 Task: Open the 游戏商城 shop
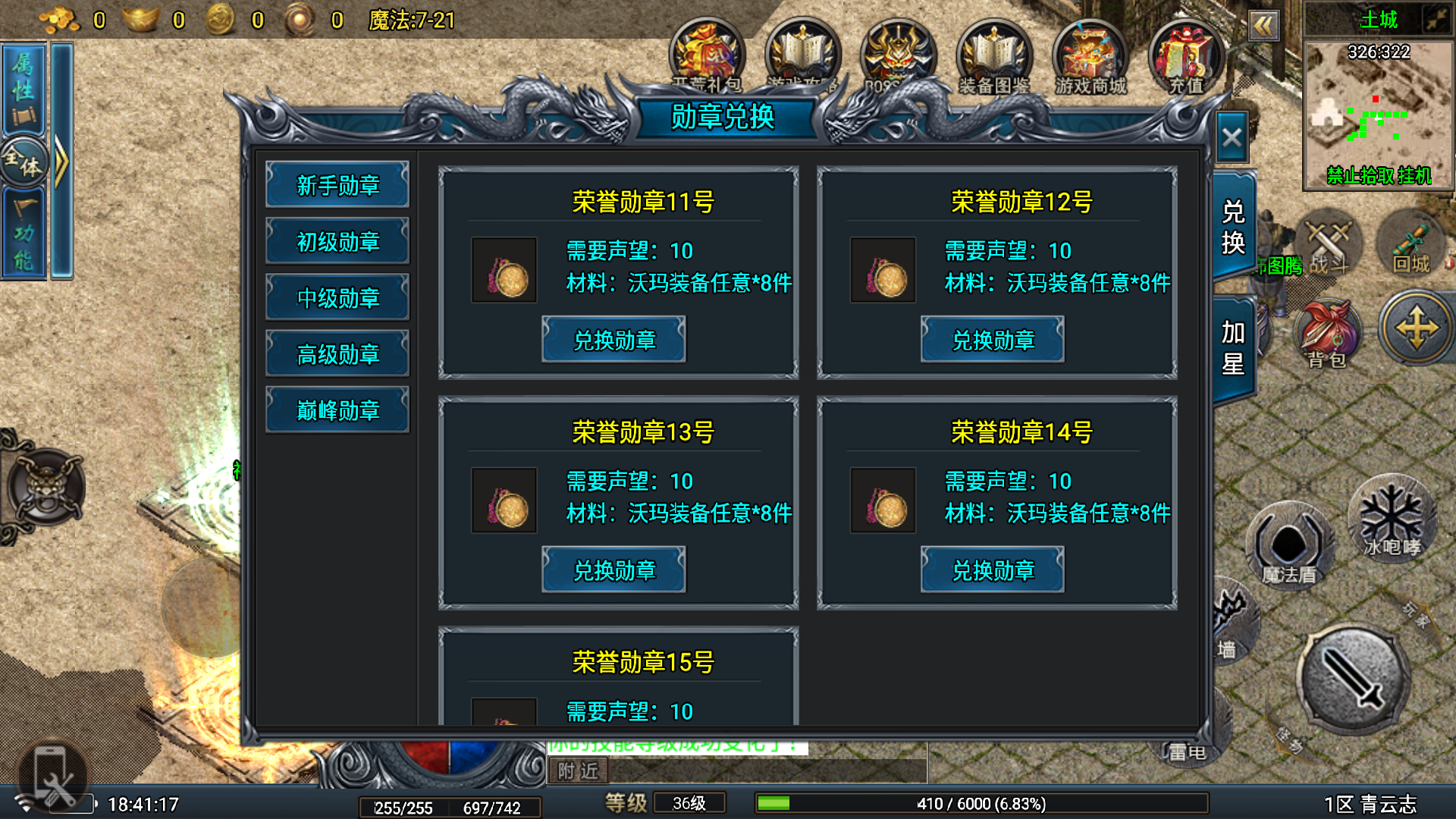pos(1090,58)
